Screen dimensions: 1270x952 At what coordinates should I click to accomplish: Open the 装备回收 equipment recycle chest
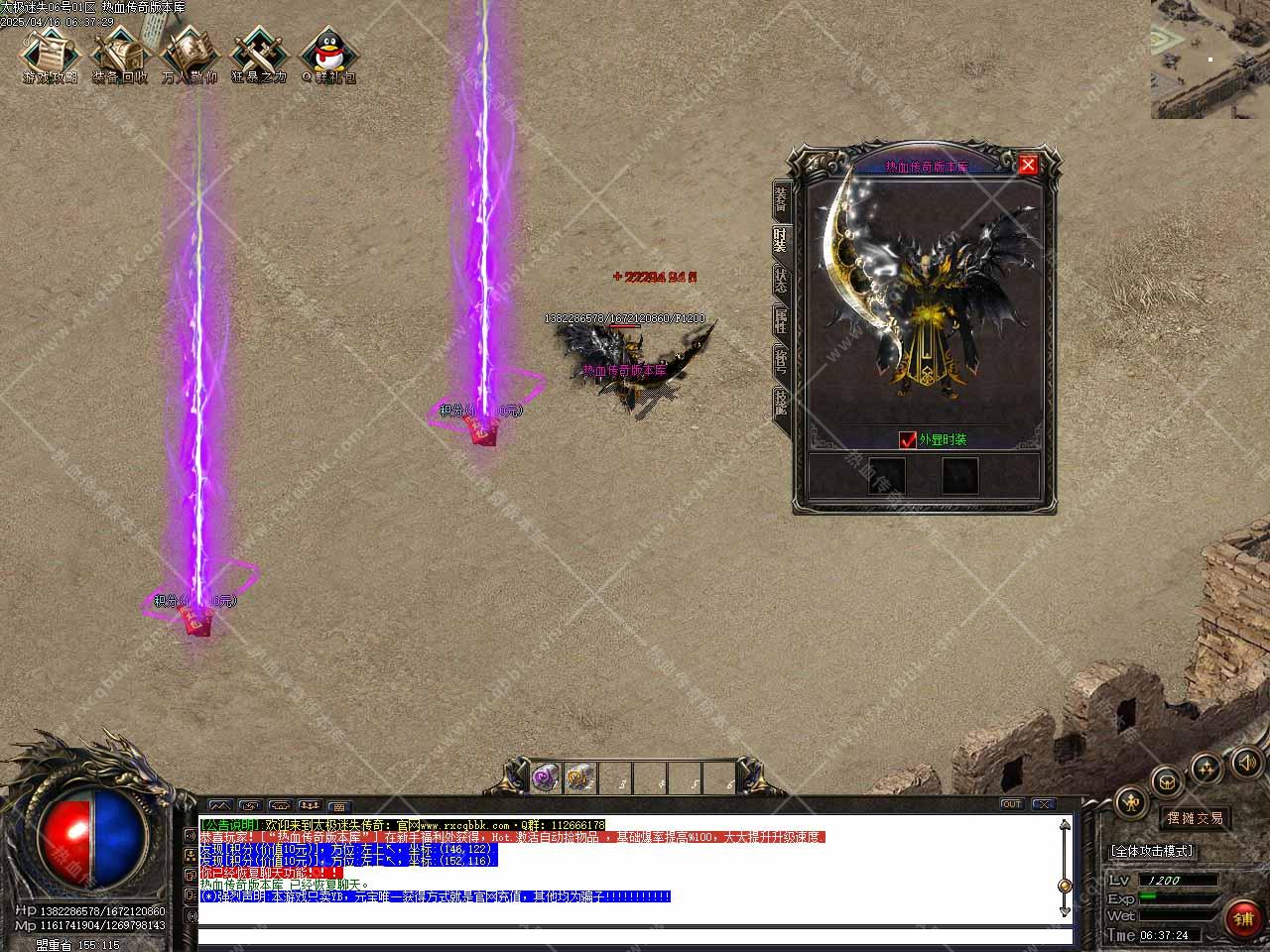coord(120,55)
